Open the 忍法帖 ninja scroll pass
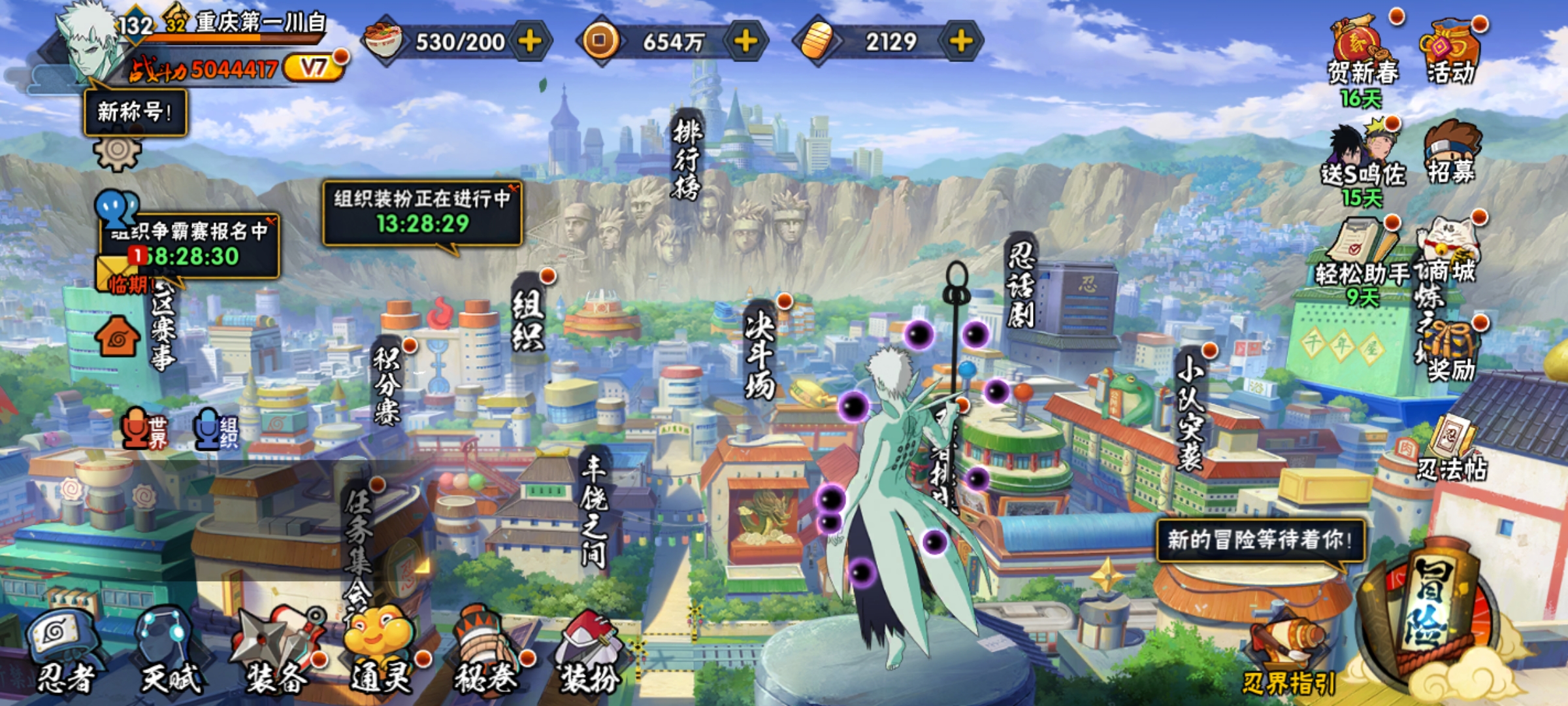The height and width of the screenshot is (706, 1568). pos(1452,451)
